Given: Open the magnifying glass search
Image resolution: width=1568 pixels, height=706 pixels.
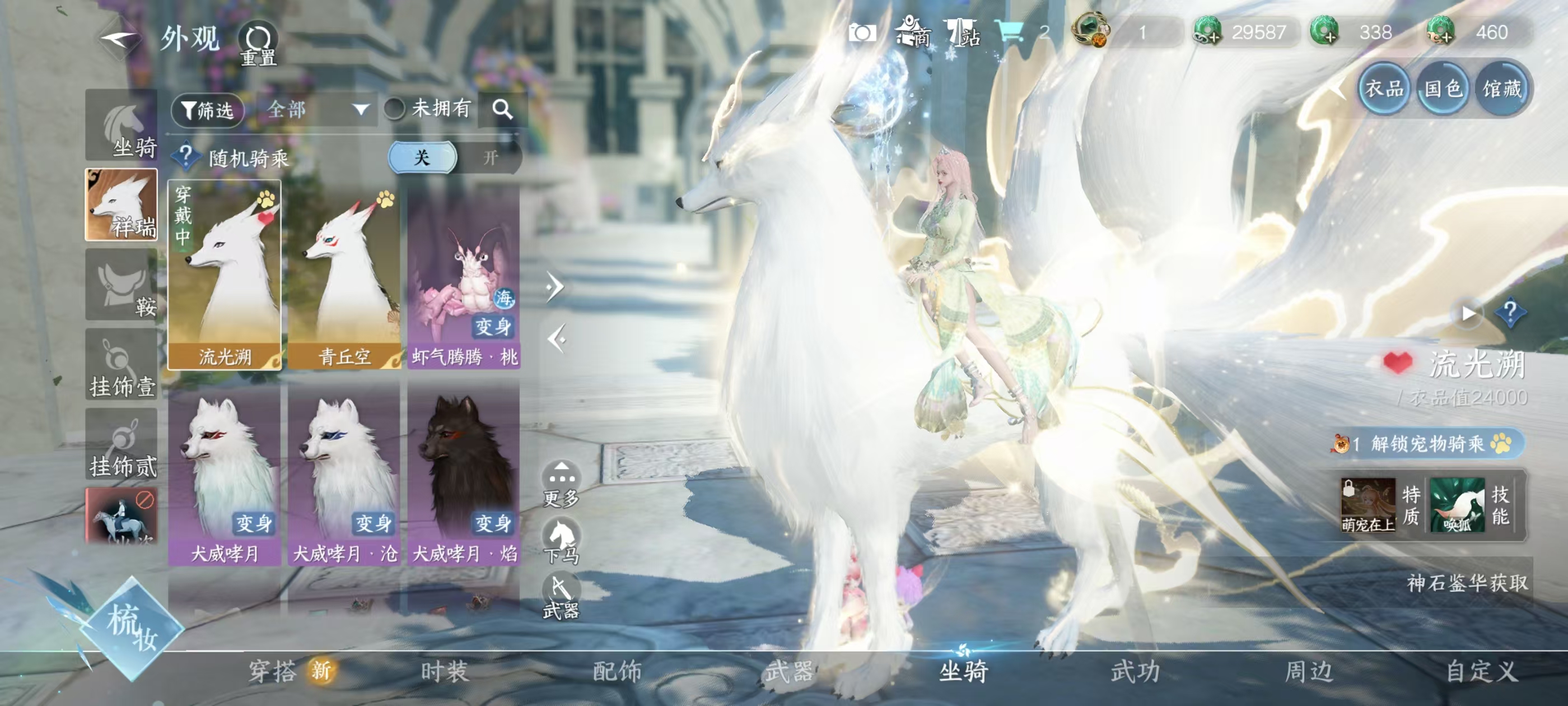Looking at the screenshot, I should (502, 110).
